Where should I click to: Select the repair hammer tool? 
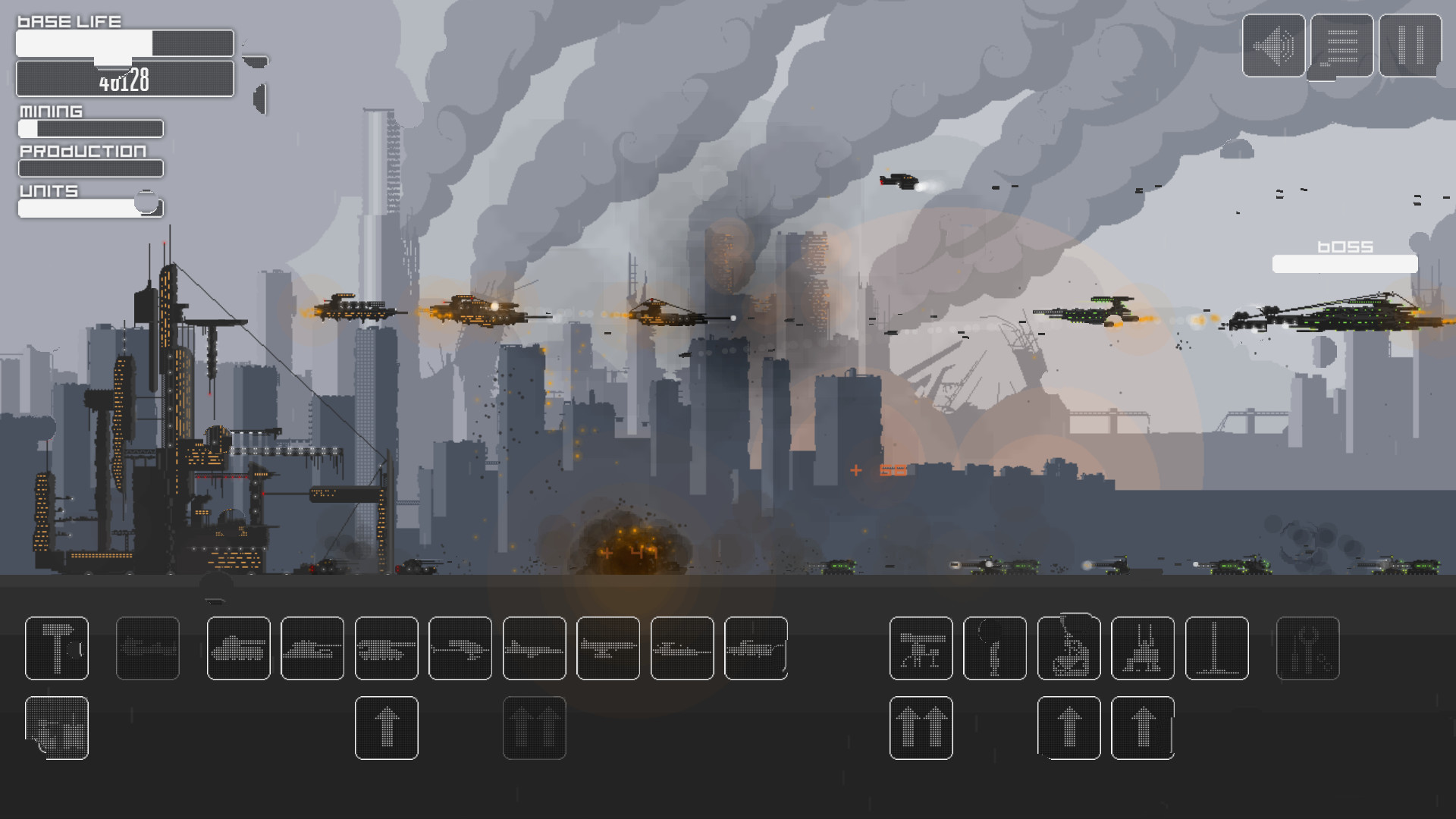[57, 650]
